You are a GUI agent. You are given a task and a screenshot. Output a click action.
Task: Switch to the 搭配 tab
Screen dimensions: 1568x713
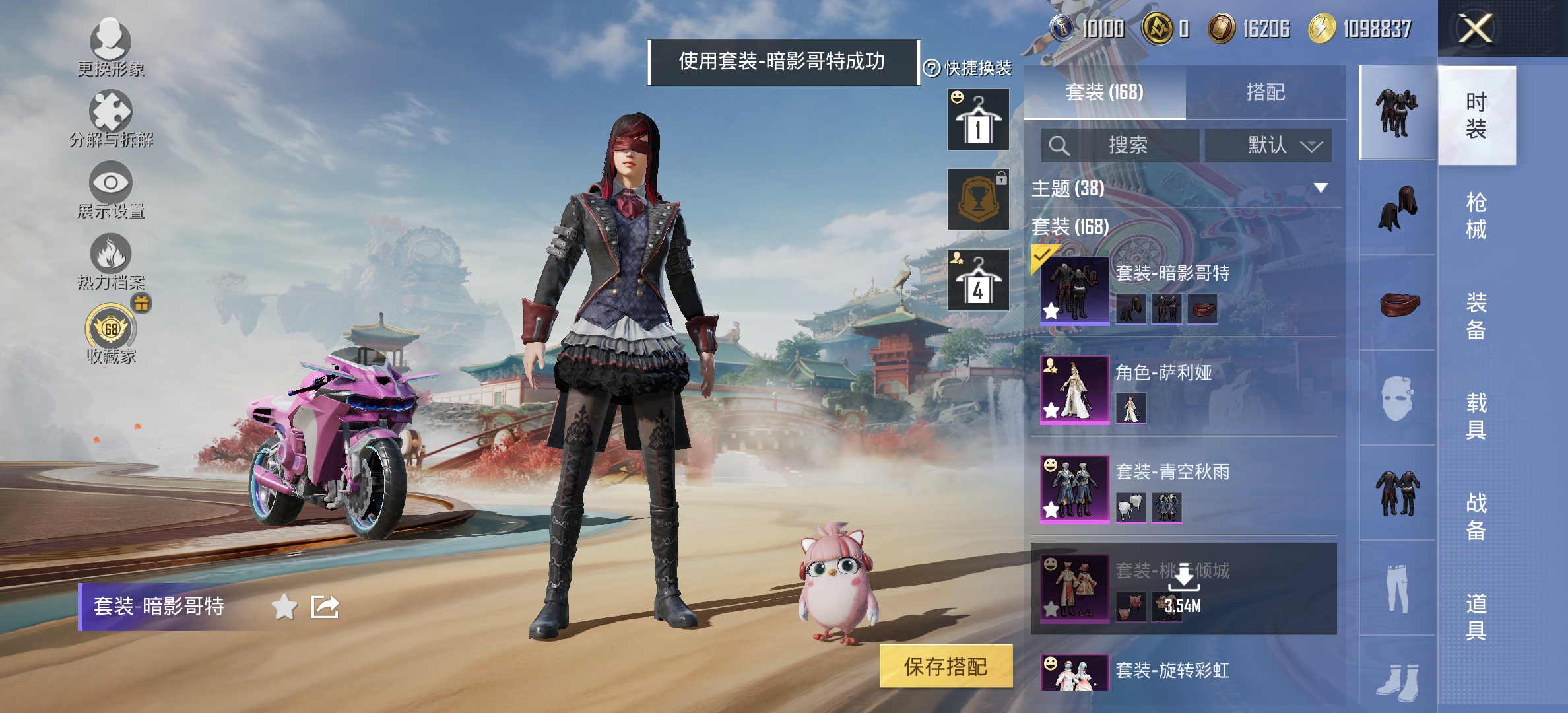click(x=1266, y=92)
